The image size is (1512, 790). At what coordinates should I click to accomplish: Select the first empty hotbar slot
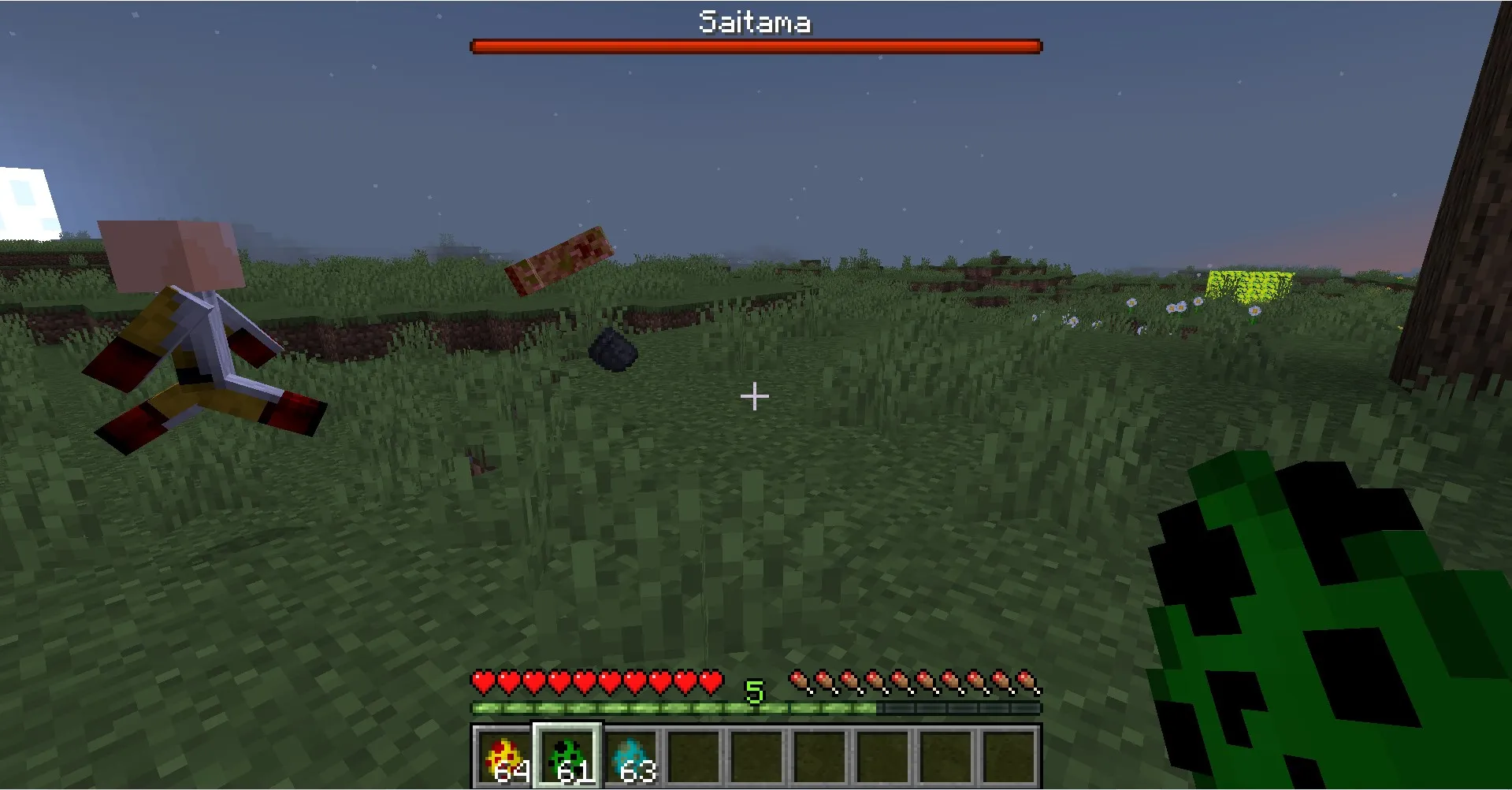(x=695, y=755)
